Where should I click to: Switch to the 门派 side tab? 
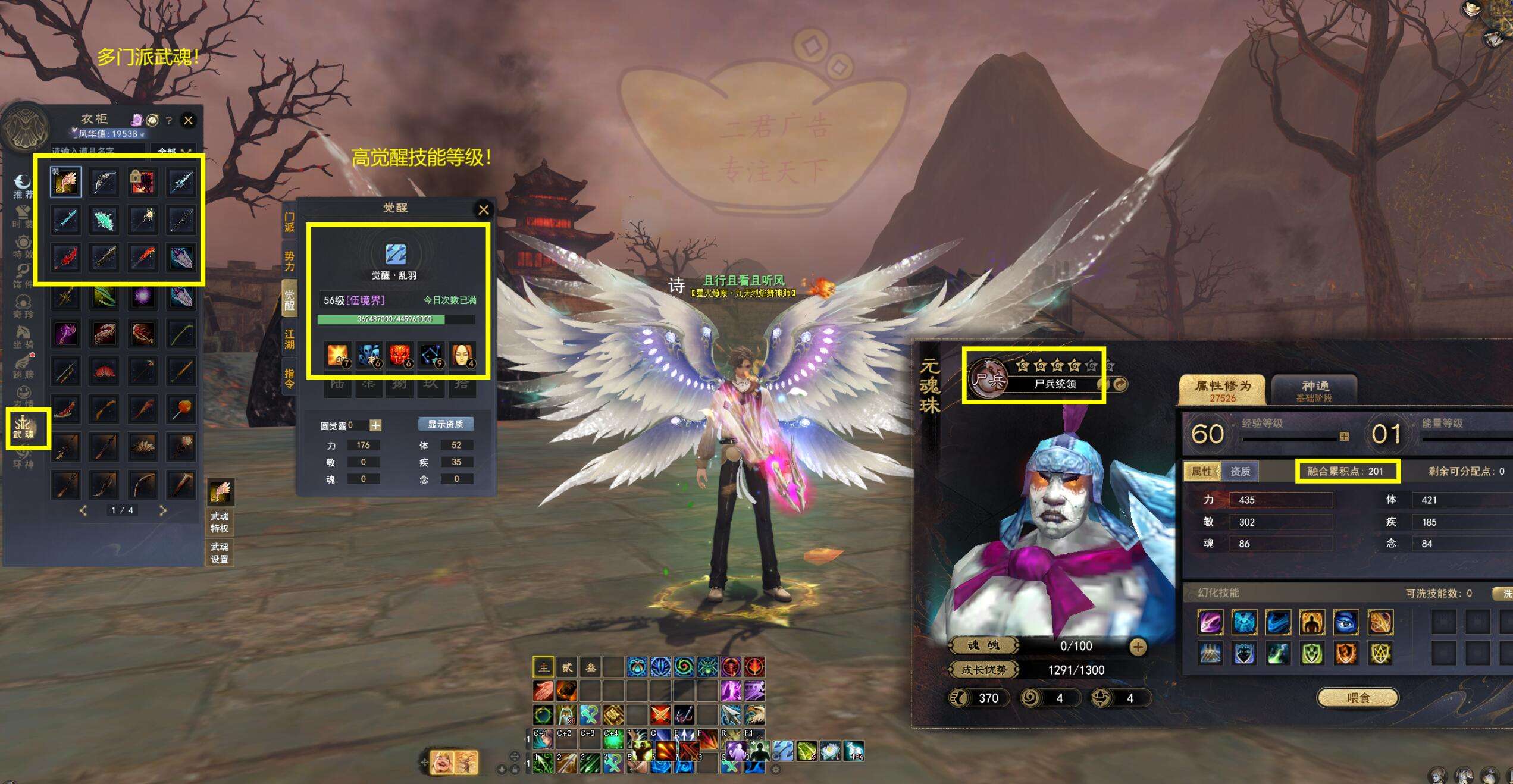tap(289, 222)
